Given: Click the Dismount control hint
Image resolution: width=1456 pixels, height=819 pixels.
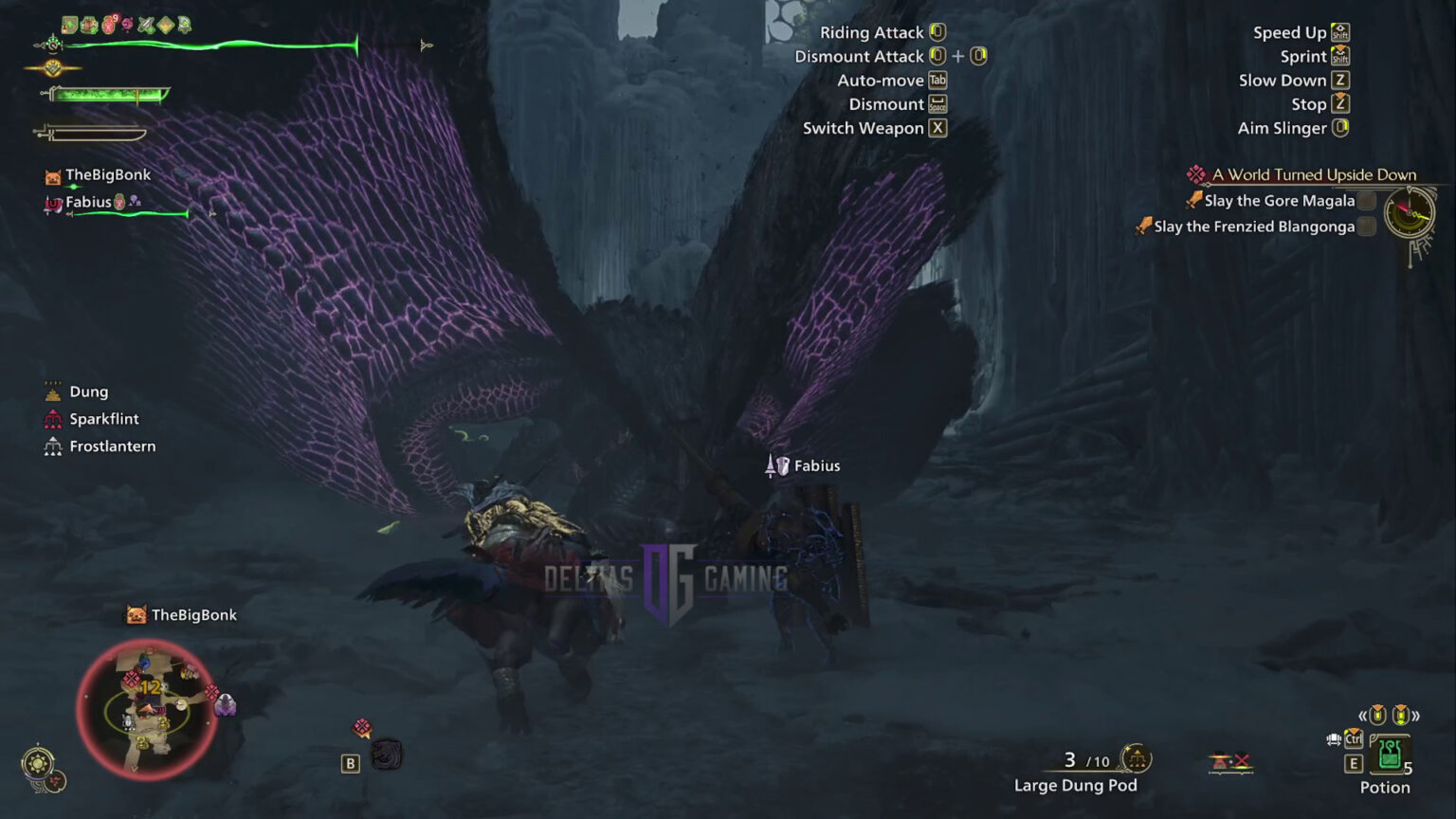Looking at the screenshot, I should 896,104.
